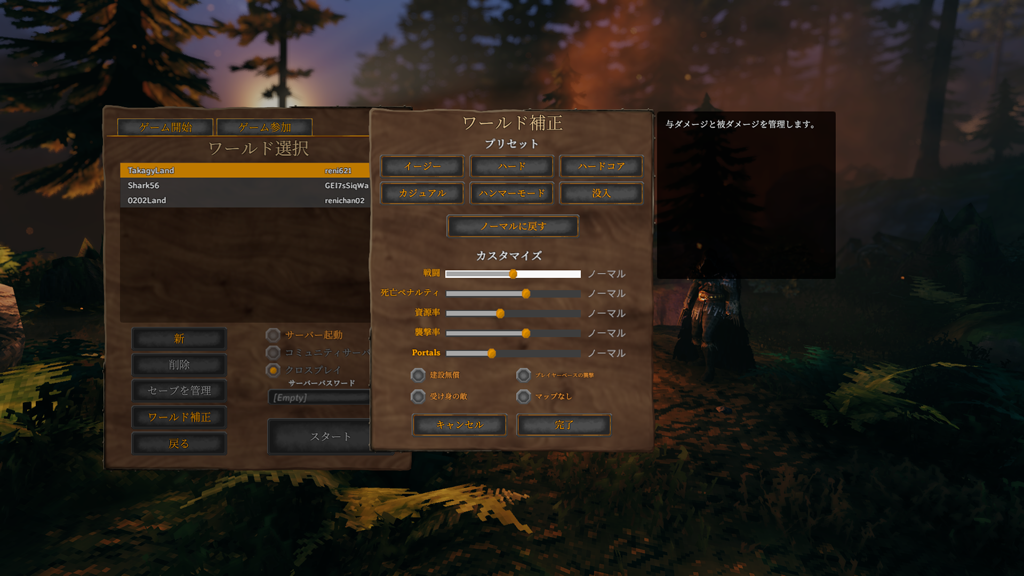Confirm modifiers with 完了
Screen dimensions: 1024x576
[x=563, y=425]
